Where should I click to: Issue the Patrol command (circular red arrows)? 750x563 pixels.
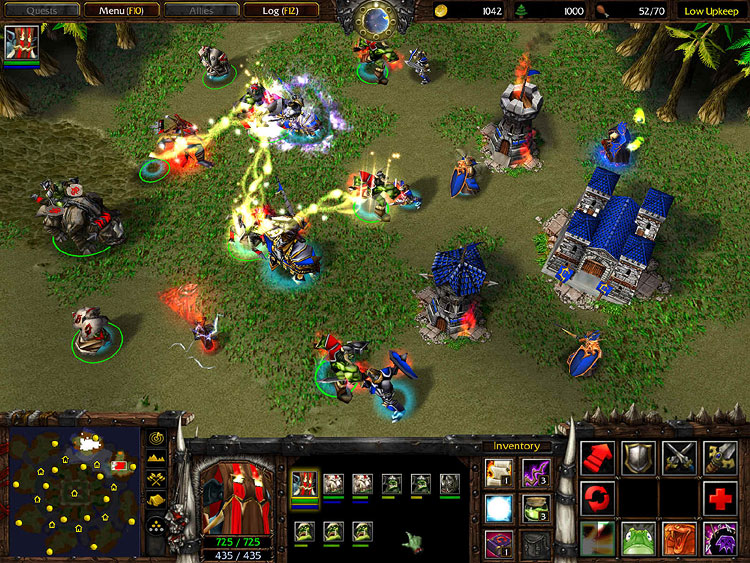(598, 498)
